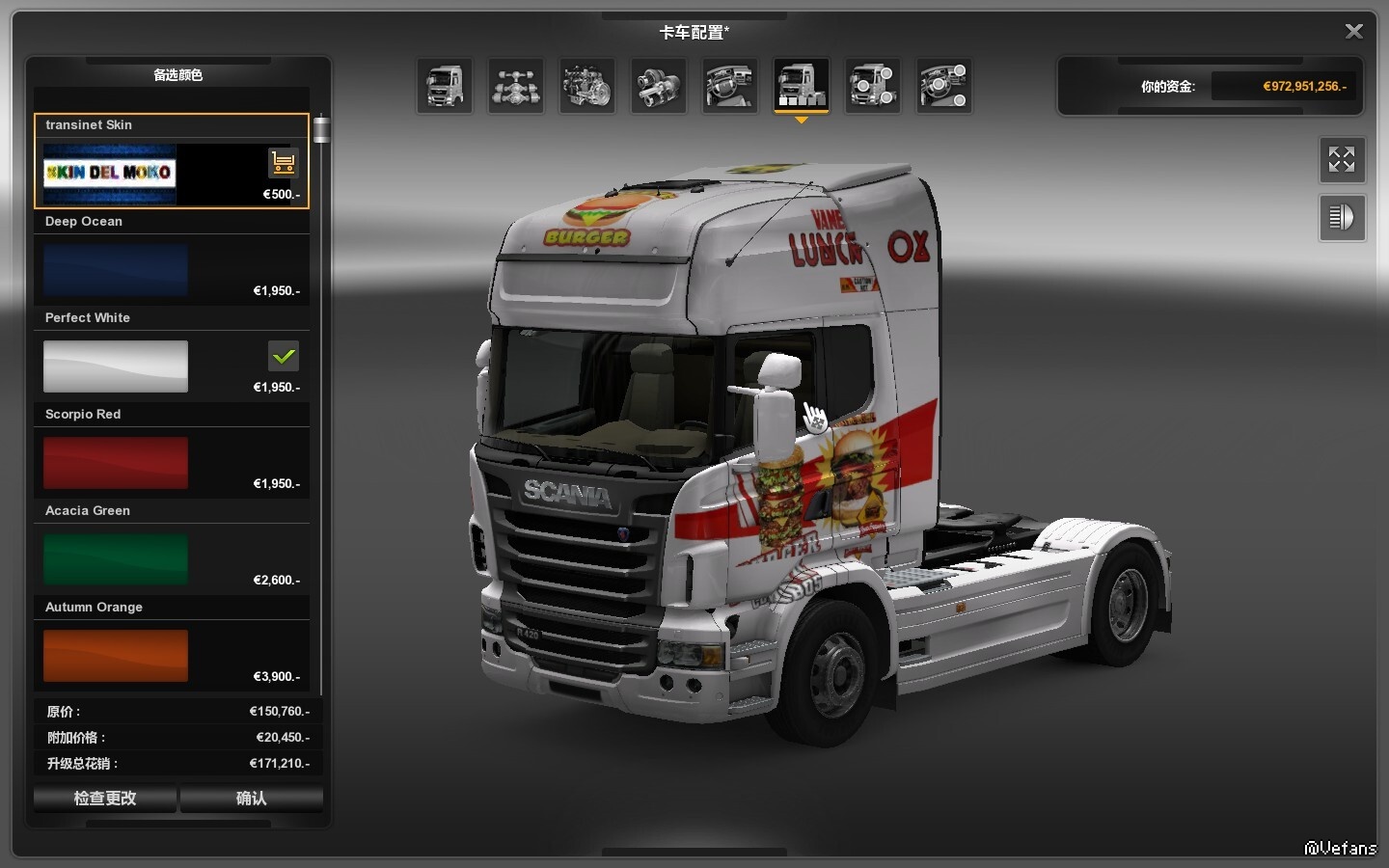Open the exterior accessories tab
The image size is (1389, 868).
tap(873, 86)
